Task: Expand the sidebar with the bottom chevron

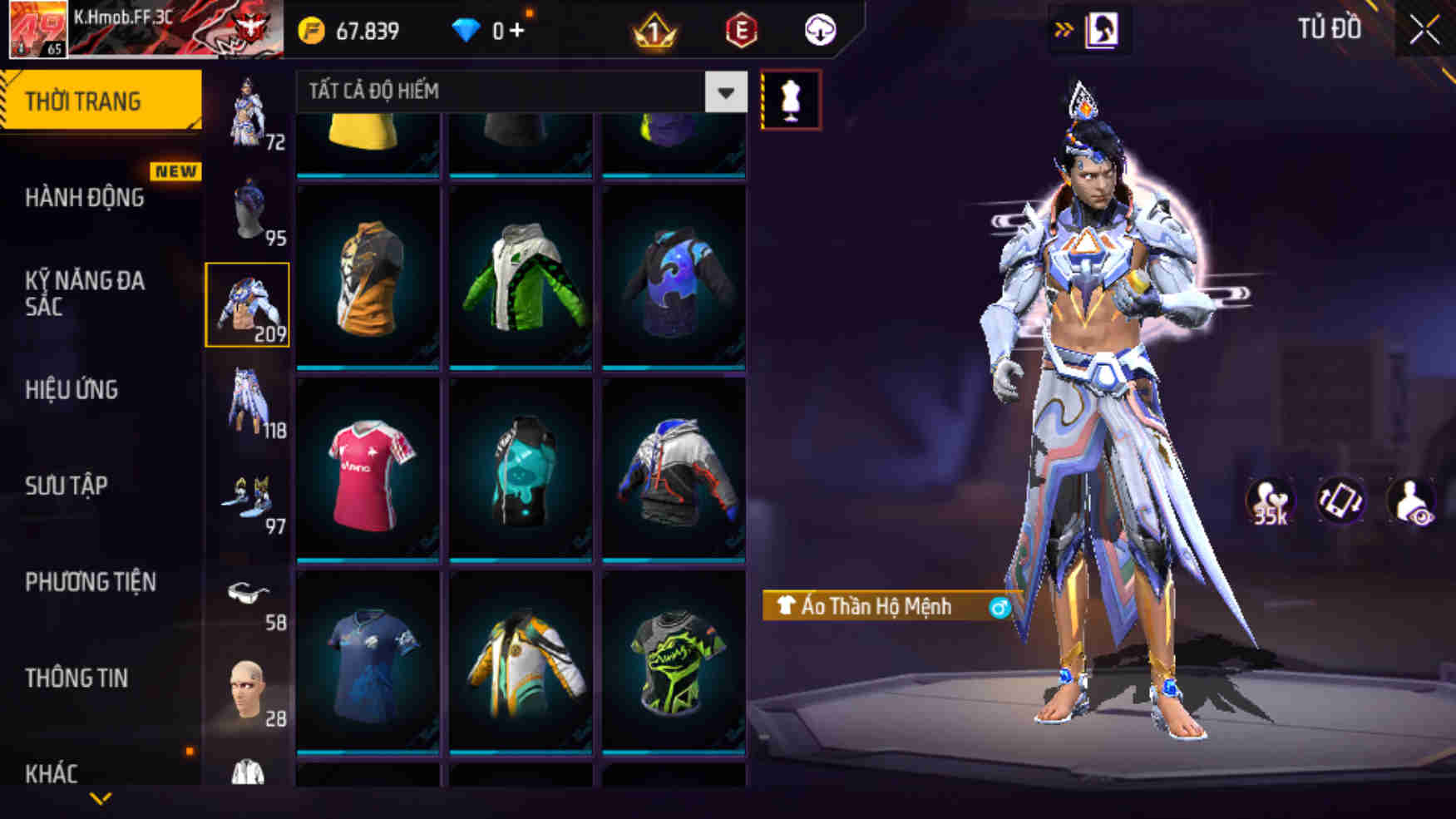Action: (x=100, y=797)
